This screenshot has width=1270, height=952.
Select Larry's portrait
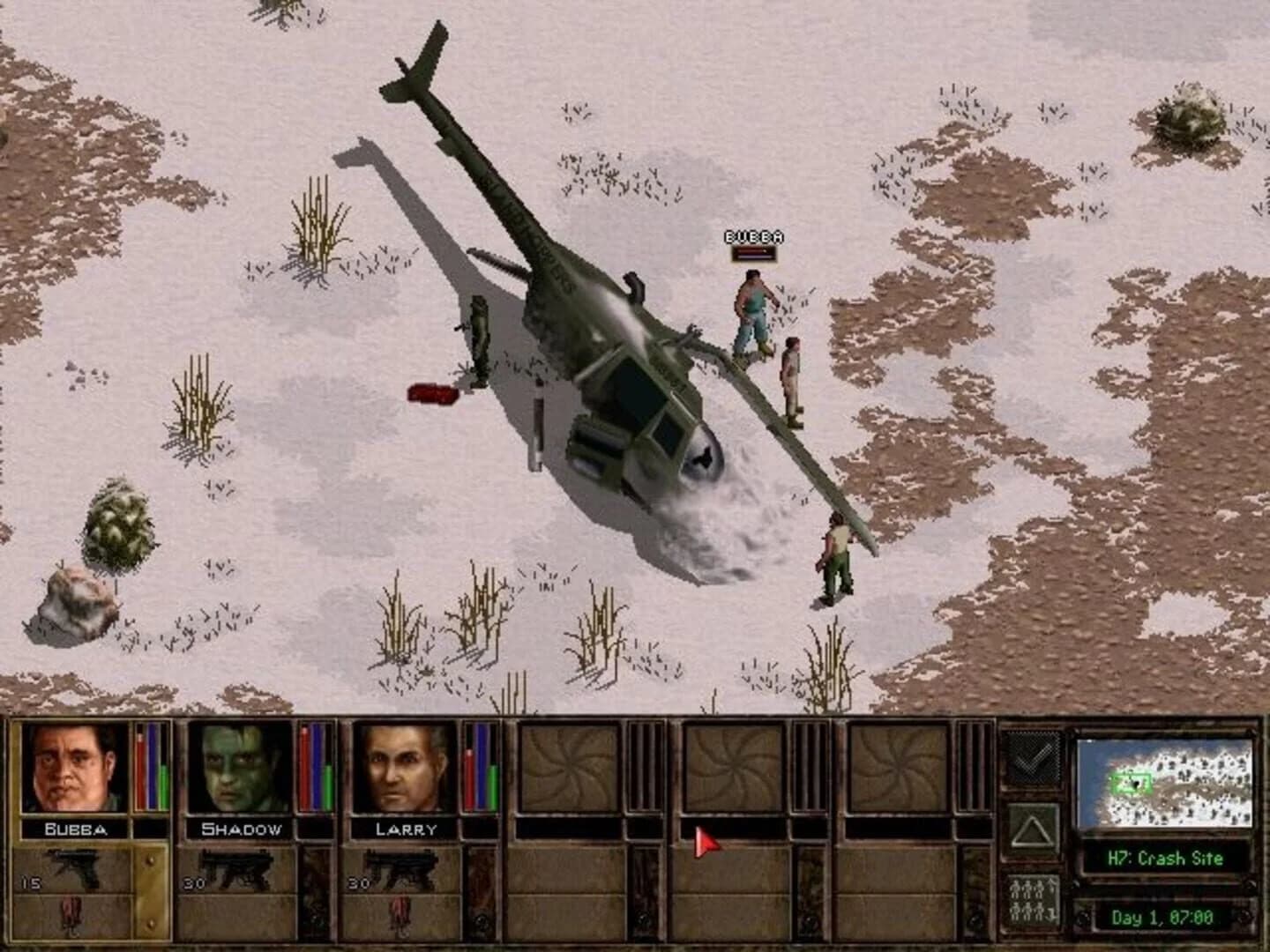pyautogui.click(x=401, y=771)
